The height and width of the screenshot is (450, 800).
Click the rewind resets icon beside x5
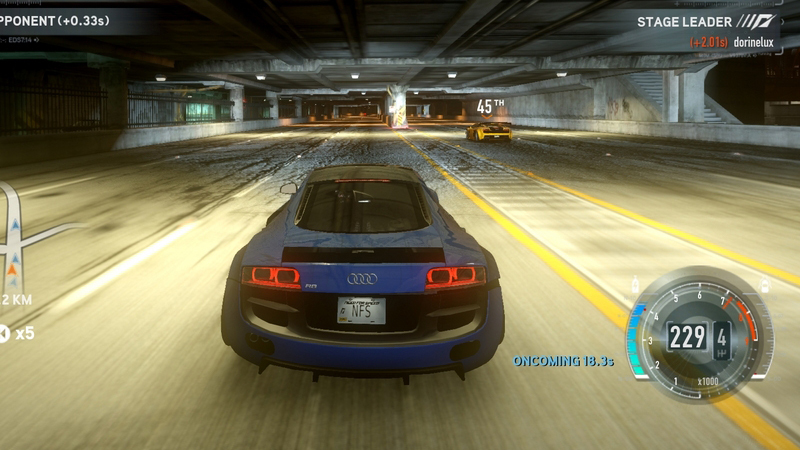4,333
